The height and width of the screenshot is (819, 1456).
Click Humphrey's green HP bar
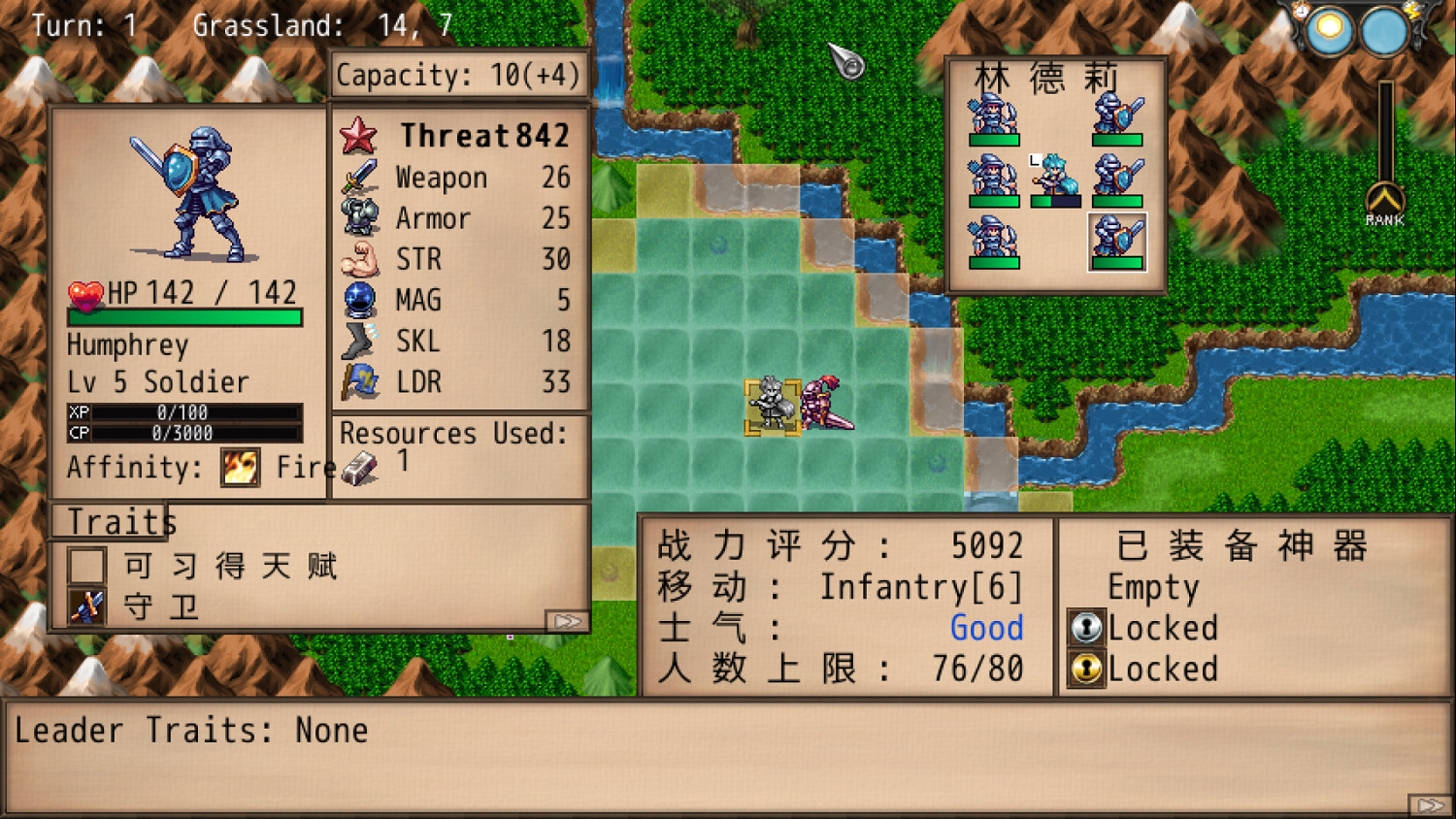[x=184, y=317]
